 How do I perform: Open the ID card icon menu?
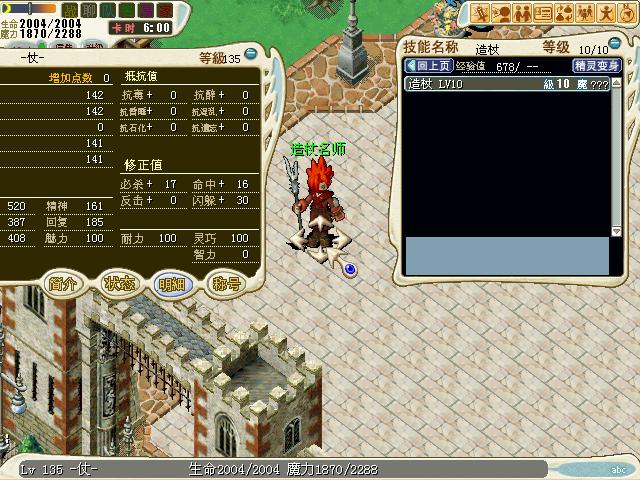tap(544, 13)
